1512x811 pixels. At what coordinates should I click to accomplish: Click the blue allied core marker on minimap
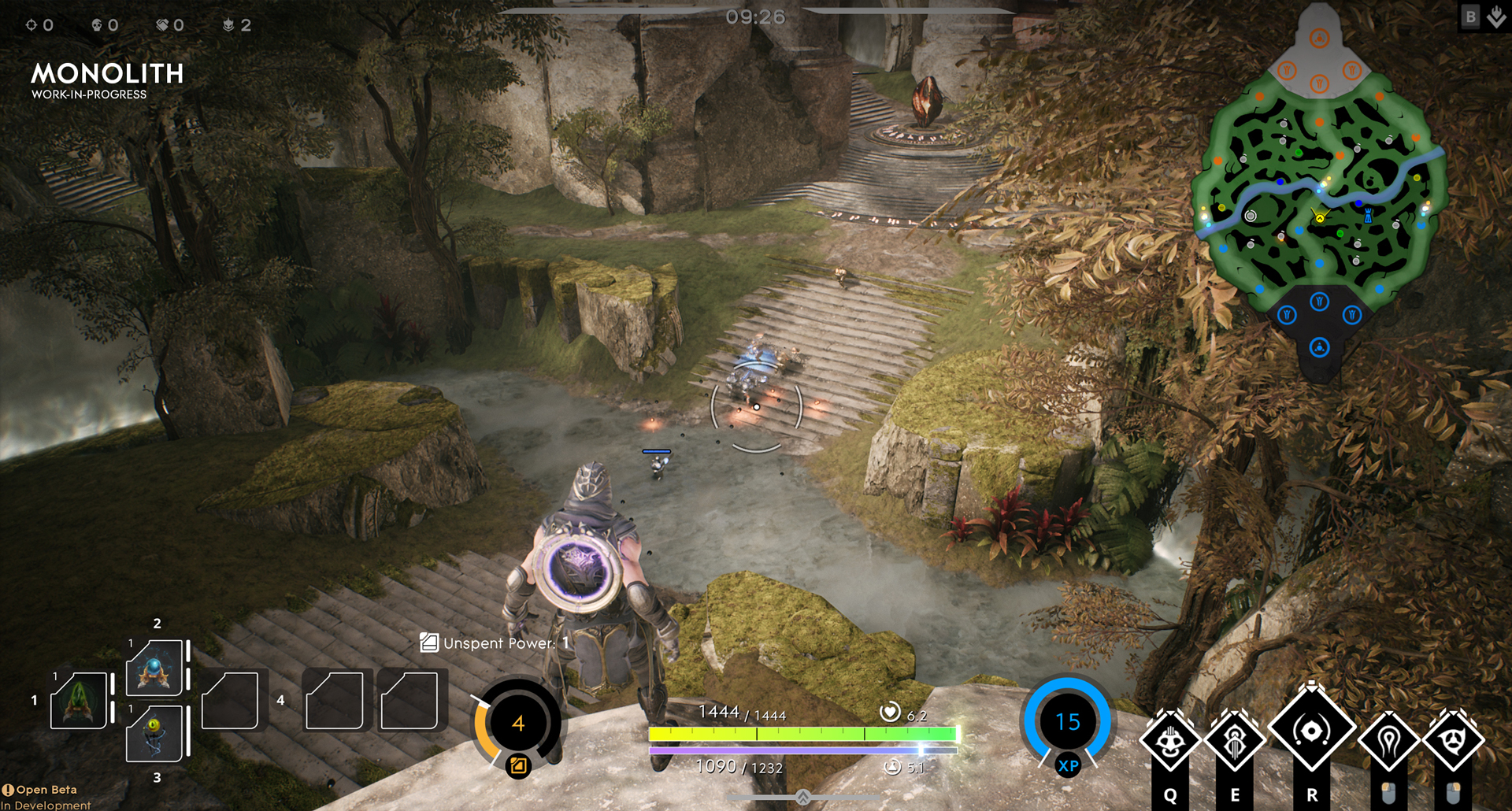(1320, 347)
